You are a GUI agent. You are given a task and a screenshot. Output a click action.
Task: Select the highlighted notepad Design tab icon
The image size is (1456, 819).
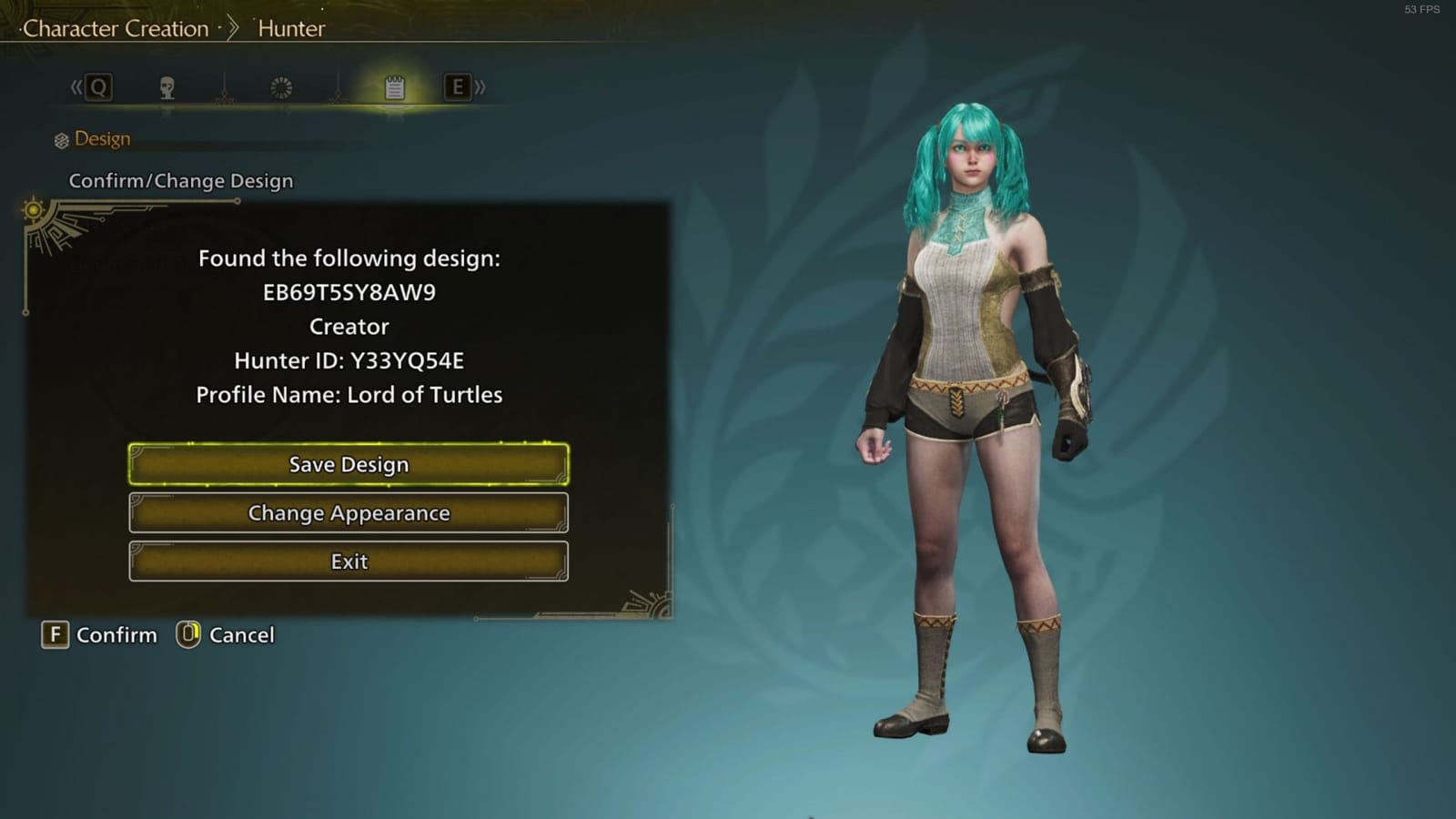point(393,87)
